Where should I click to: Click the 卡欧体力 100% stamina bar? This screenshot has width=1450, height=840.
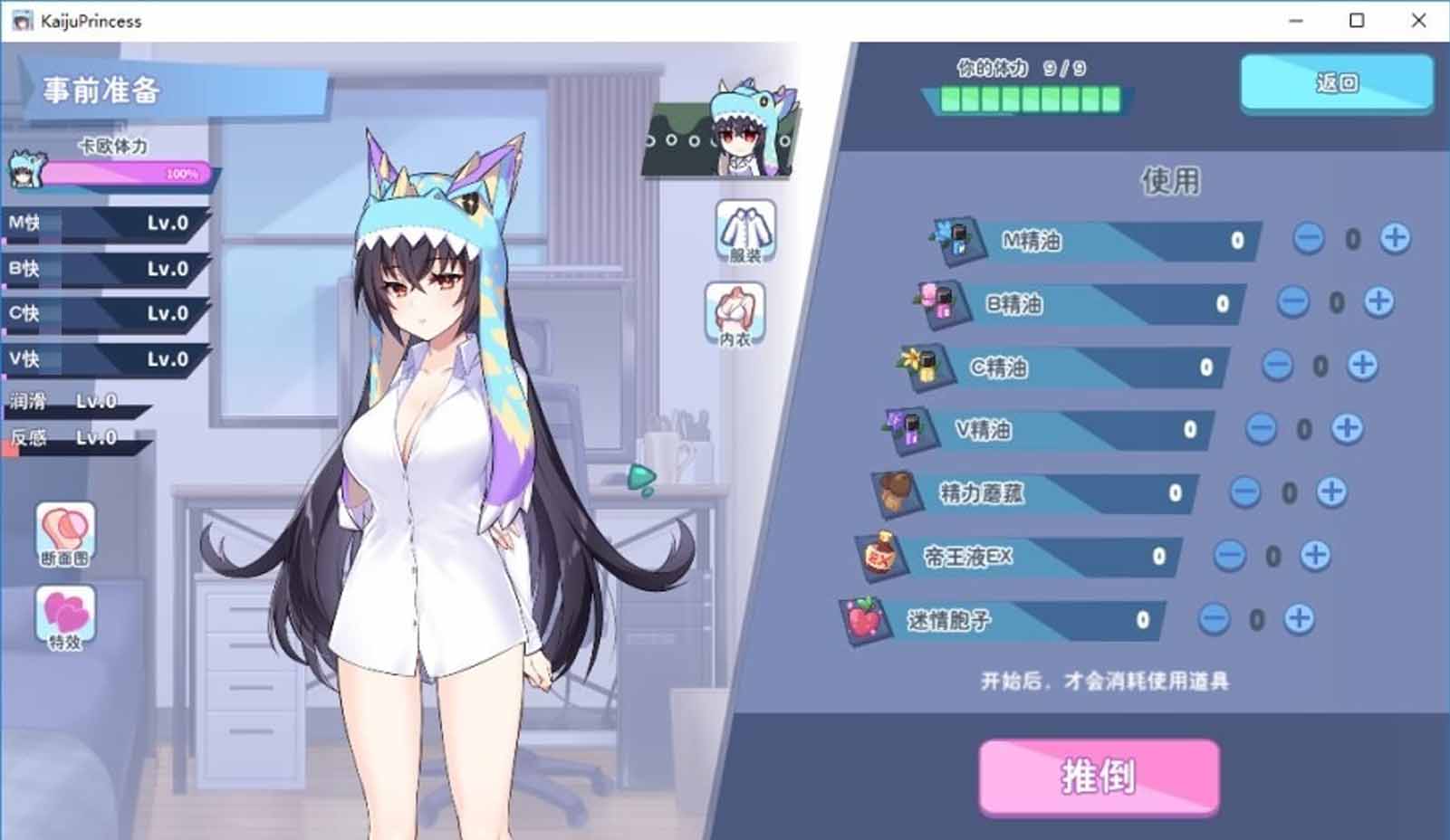pos(127,174)
